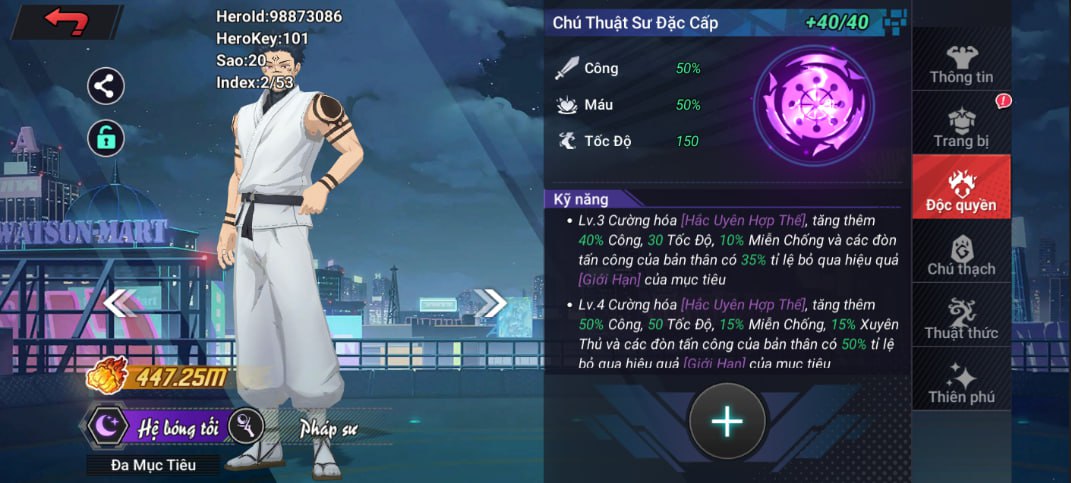This screenshot has width=1071, height=483.
Task: Open the Thông tin tab
Action: pos(961,62)
